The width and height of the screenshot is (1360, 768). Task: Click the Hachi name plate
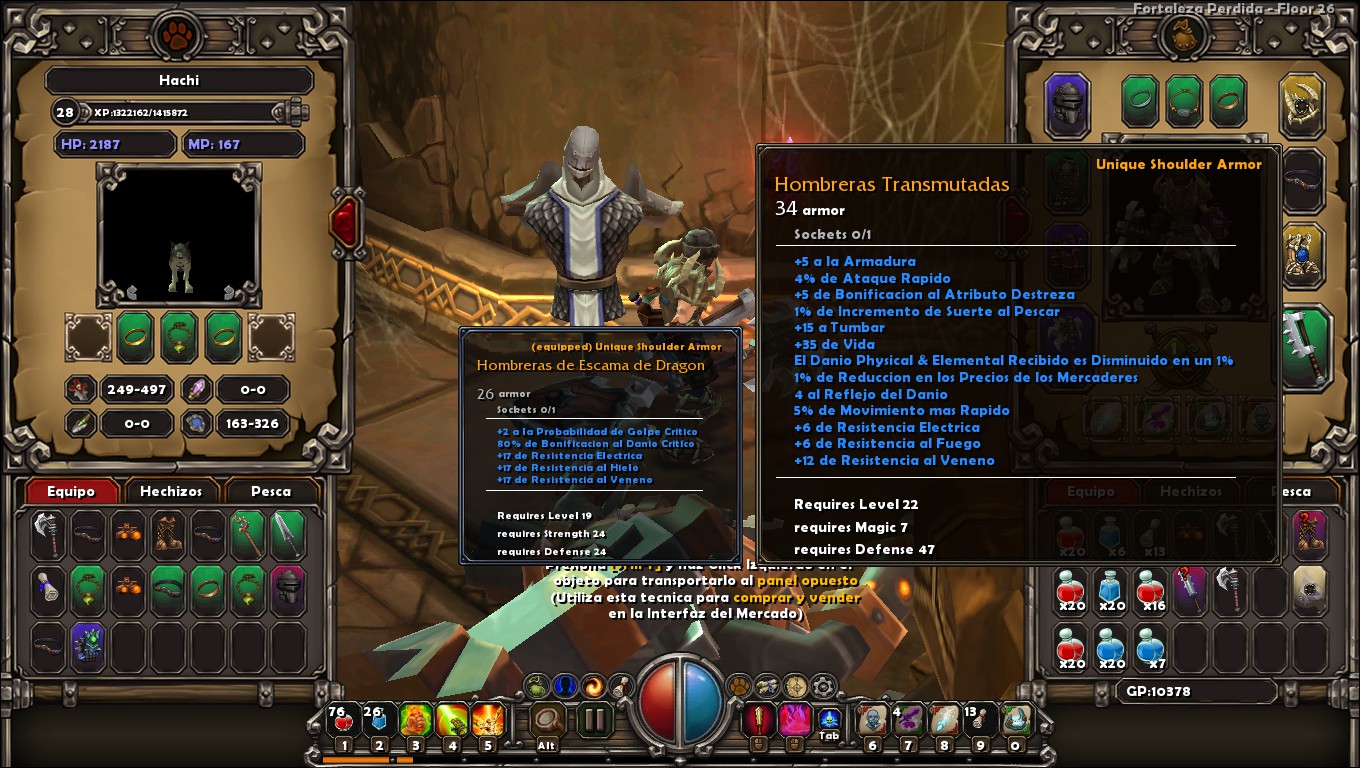(x=172, y=81)
